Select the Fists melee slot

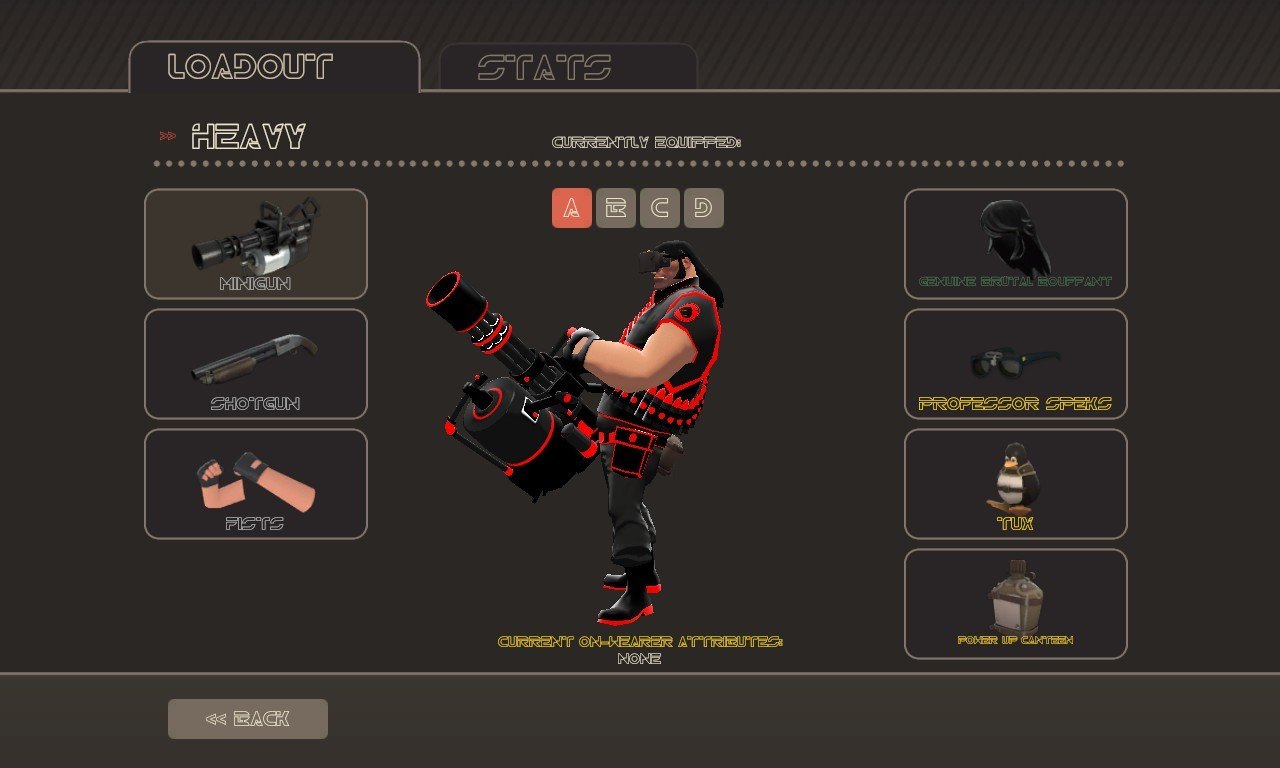coord(256,484)
